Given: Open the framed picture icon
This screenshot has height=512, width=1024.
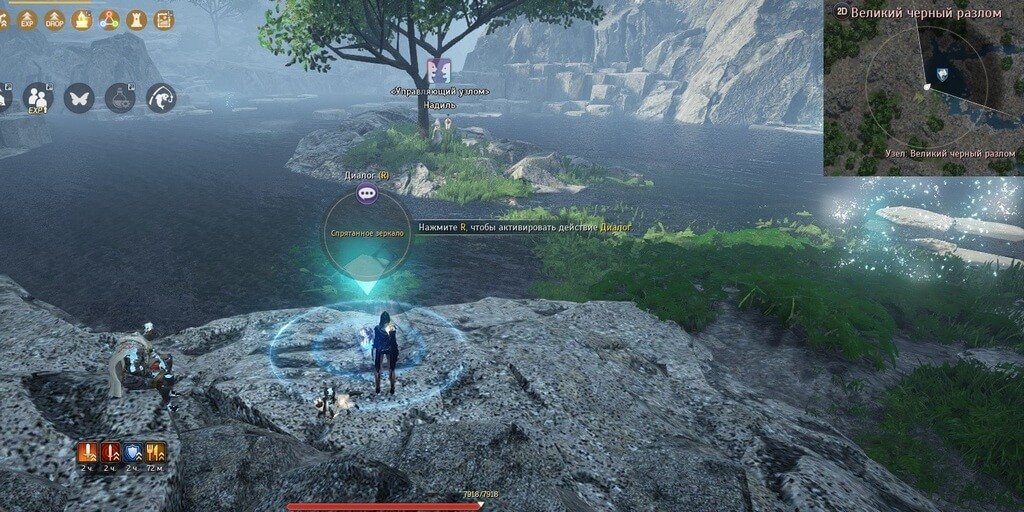Looking at the screenshot, I should pos(164,20).
